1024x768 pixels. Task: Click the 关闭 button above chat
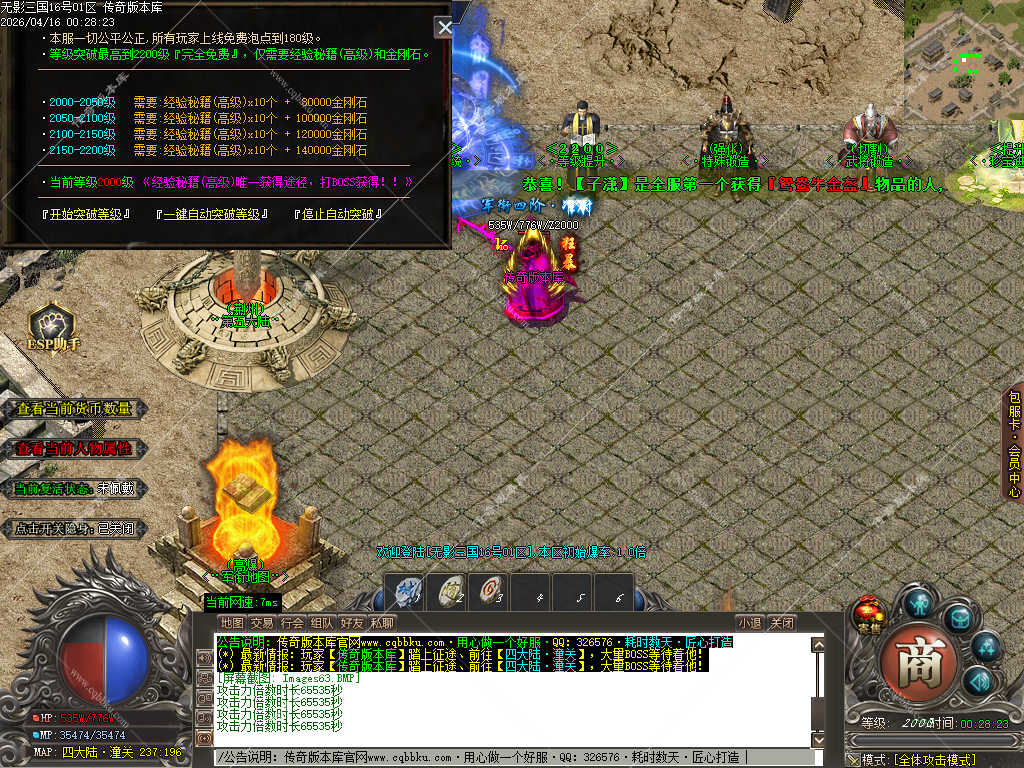pyautogui.click(x=782, y=623)
